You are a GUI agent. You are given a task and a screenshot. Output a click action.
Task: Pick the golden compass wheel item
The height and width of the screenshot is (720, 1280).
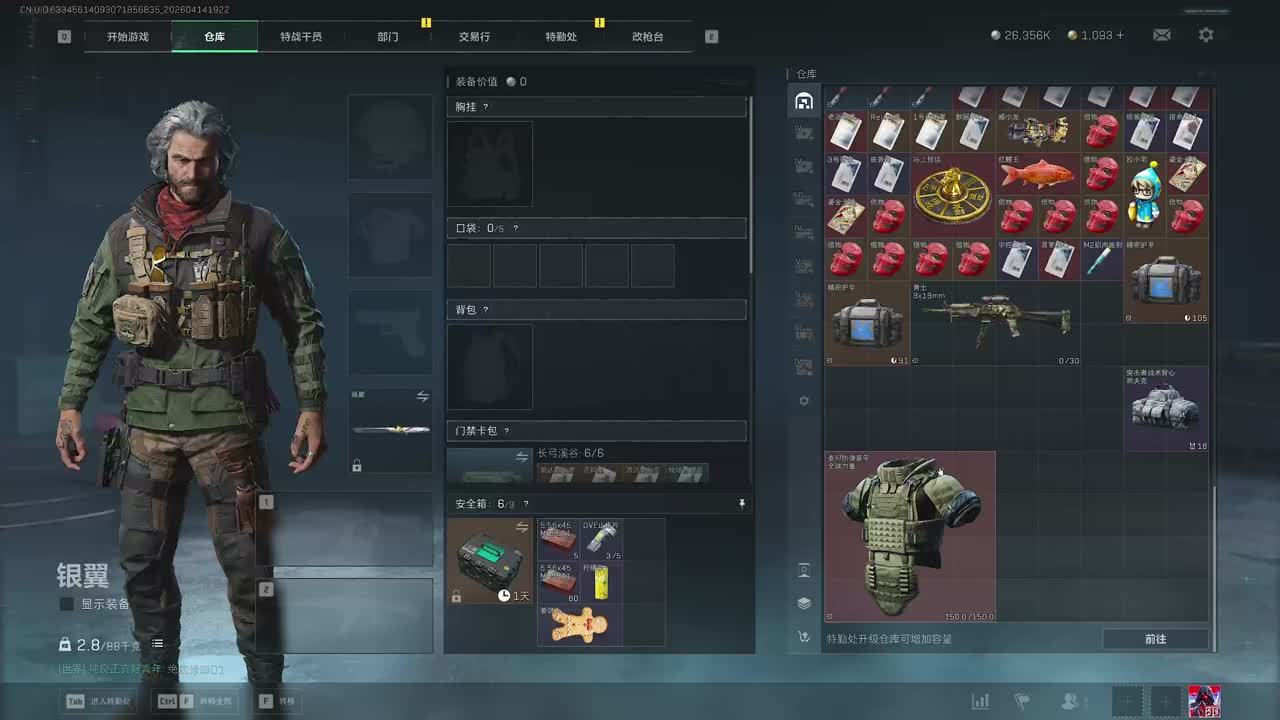pyautogui.click(x=952, y=194)
